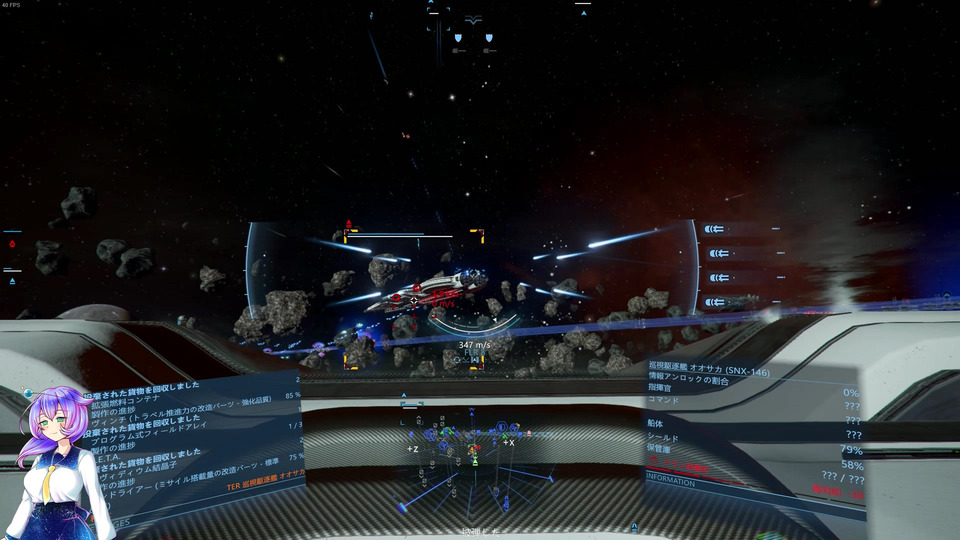960x540 pixels.
Task: Select the orange TER 巡視駆逐艦 オオサカ log entry
Action: (x=265, y=487)
